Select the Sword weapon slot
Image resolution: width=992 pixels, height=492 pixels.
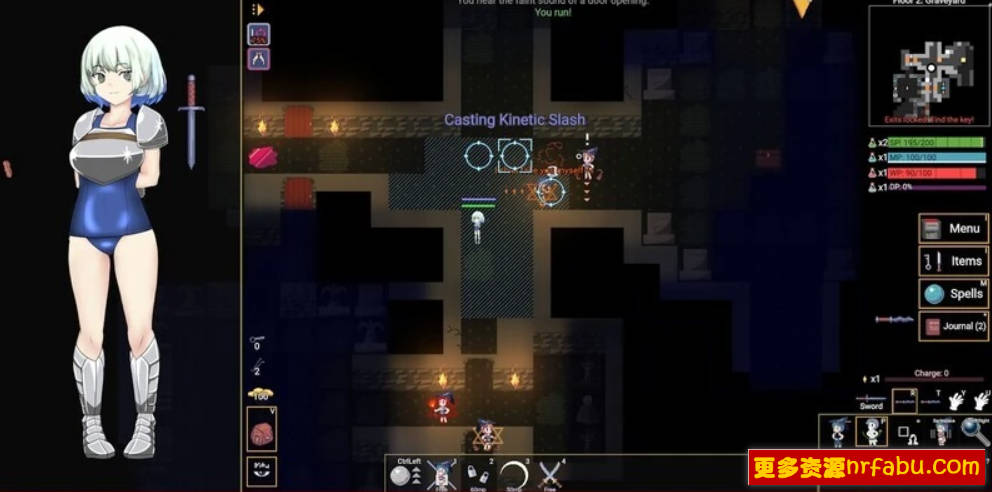pyautogui.click(x=871, y=400)
